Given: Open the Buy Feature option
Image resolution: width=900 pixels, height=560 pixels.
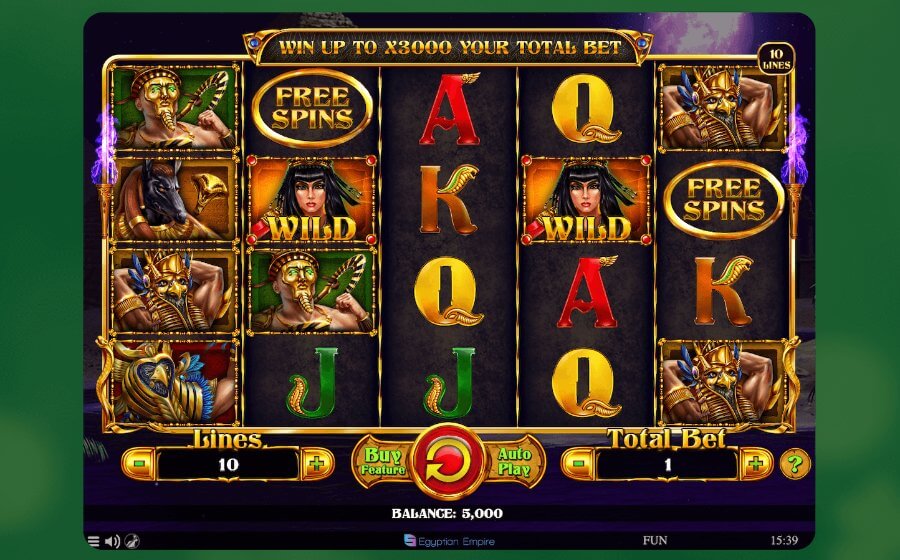Looking at the screenshot, I should coord(381,463).
